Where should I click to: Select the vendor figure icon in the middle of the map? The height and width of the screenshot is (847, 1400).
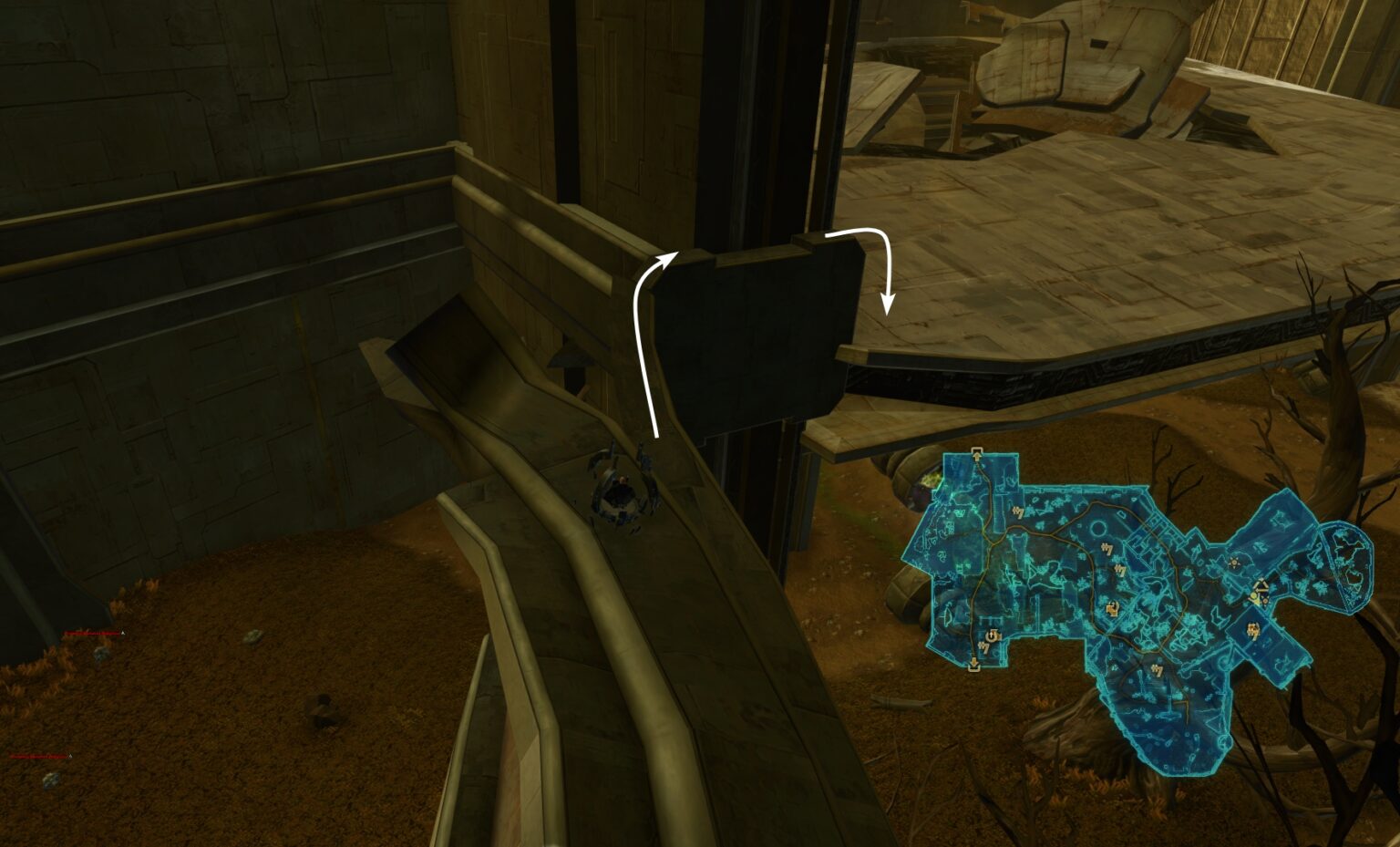1112,609
